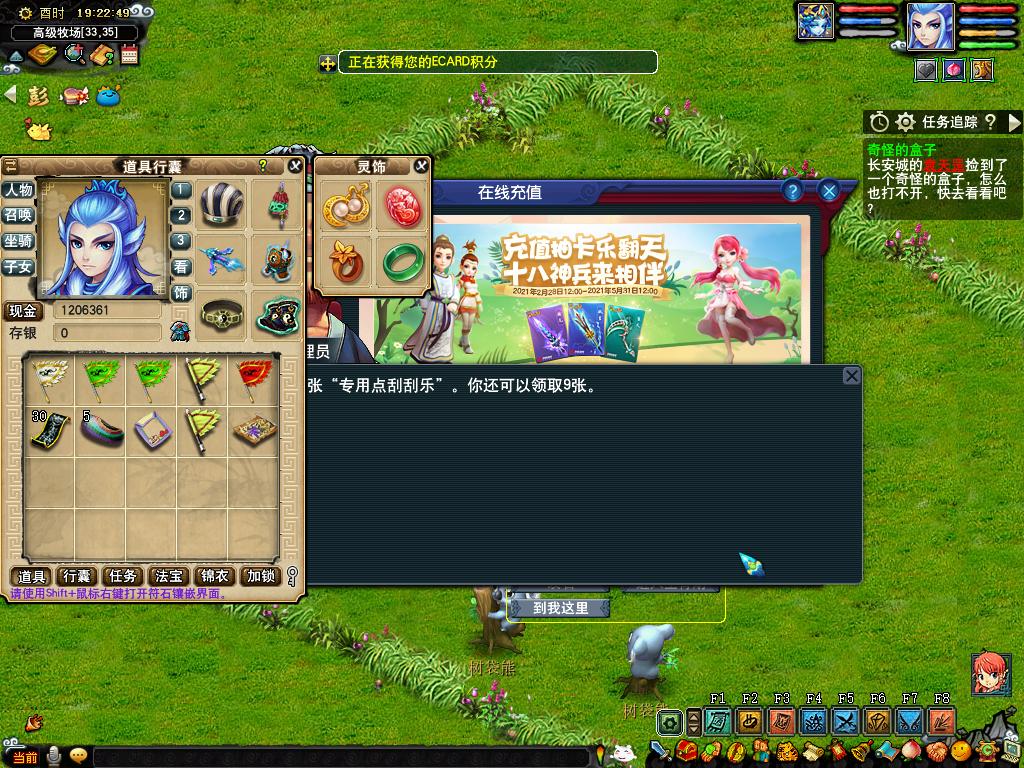Click the 加锁 lock button
The image size is (1024, 768).
[261, 576]
